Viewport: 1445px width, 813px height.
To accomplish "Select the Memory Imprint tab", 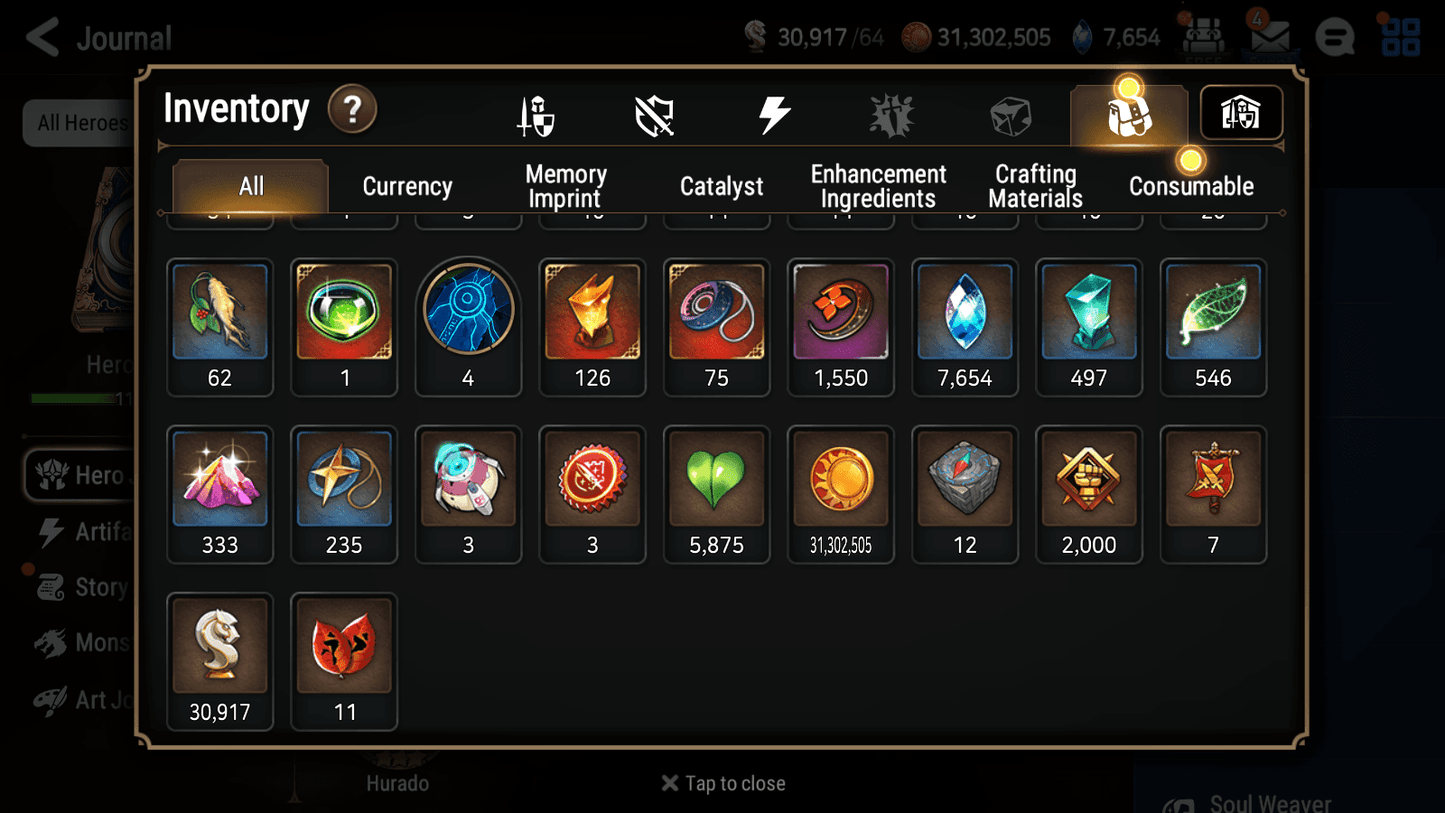I will click(x=565, y=185).
